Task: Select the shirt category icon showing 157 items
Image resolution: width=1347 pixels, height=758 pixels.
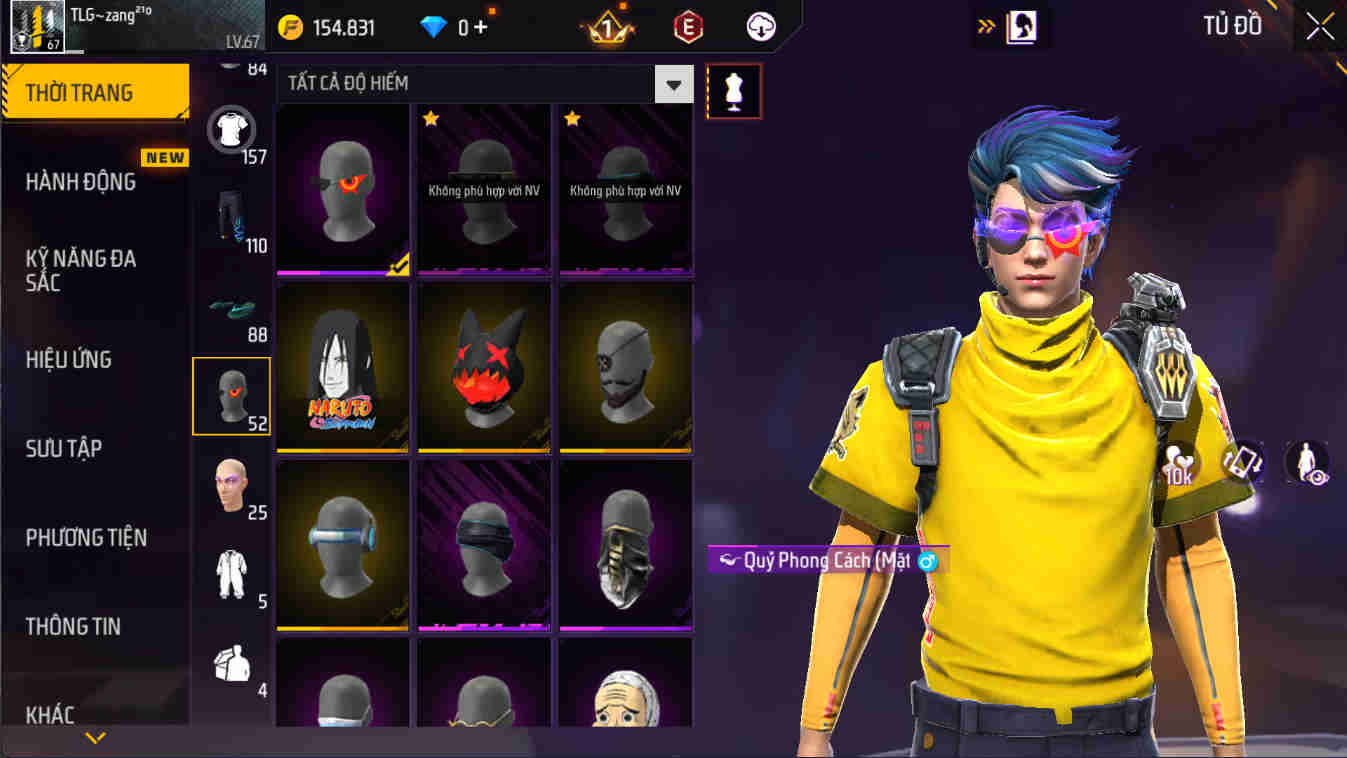Action: [231, 130]
